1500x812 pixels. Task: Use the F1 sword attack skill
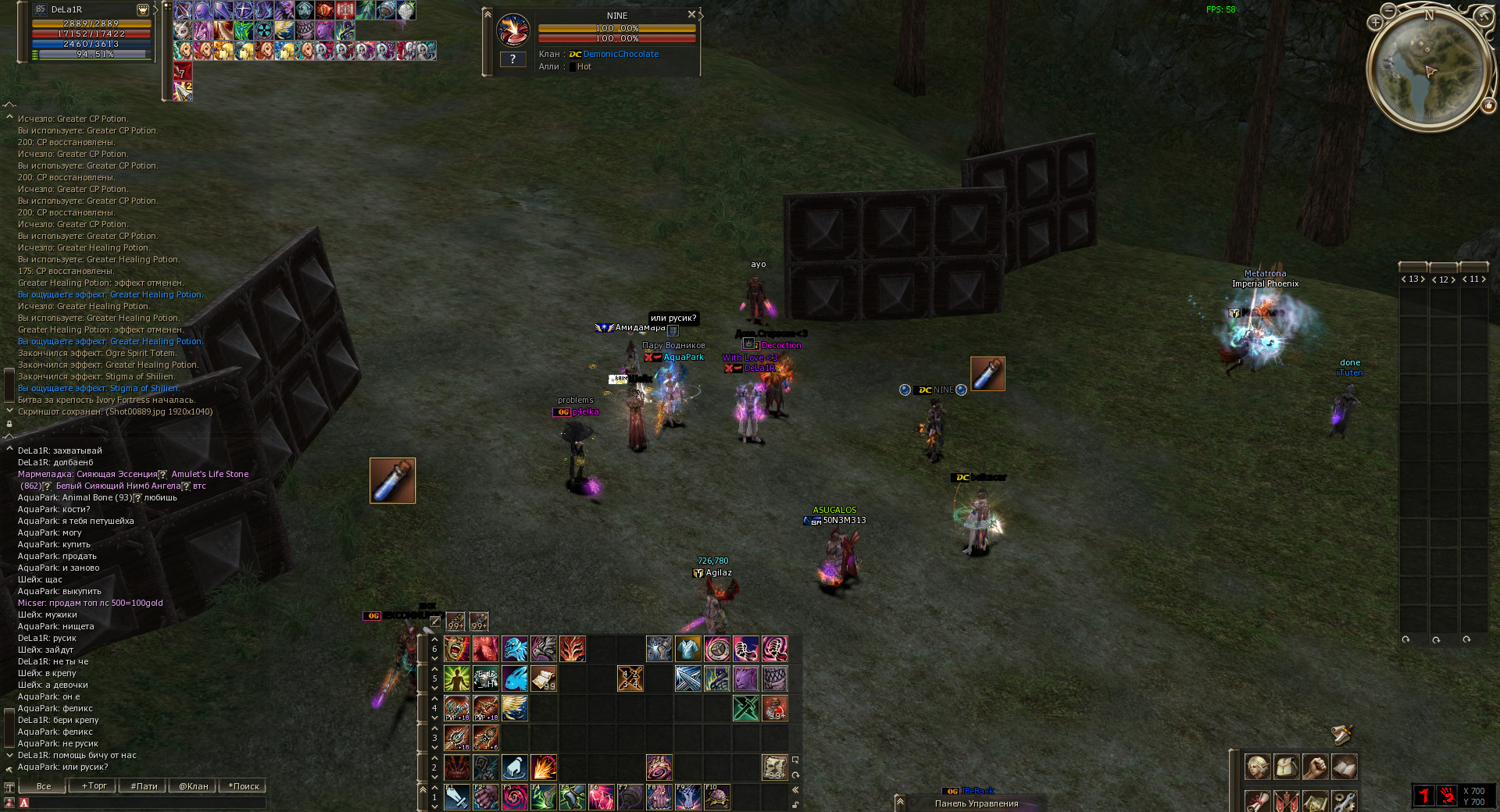[x=457, y=797]
